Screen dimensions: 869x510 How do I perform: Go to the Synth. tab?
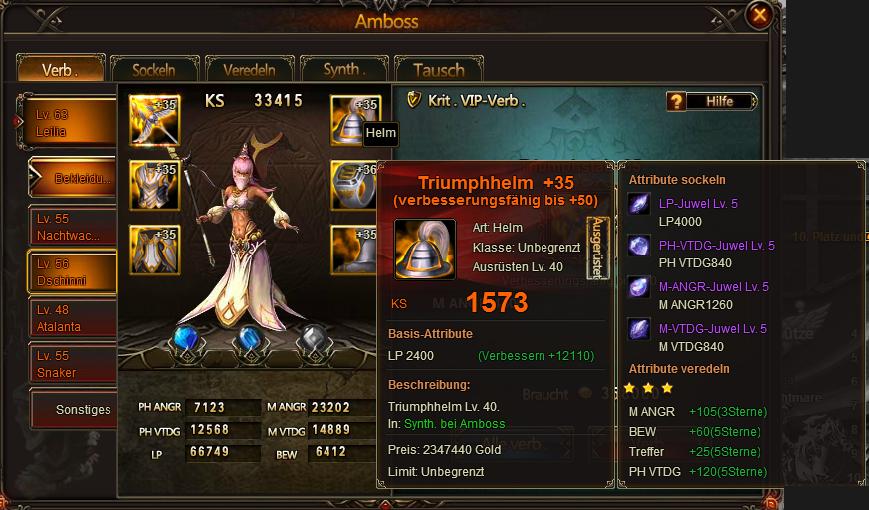point(345,70)
